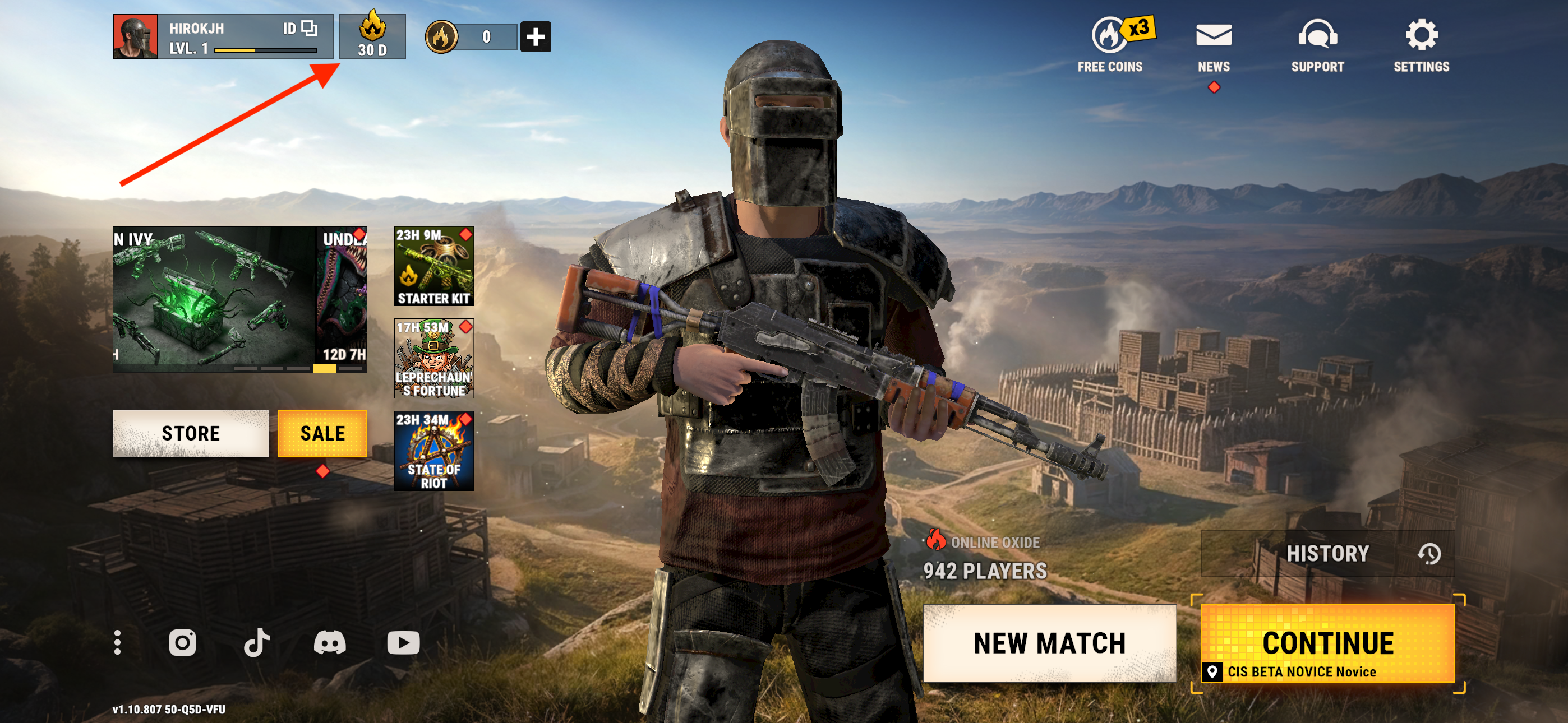
Task: Open the Leprechaun's Fortune event
Action: pyautogui.click(x=434, y=359)
